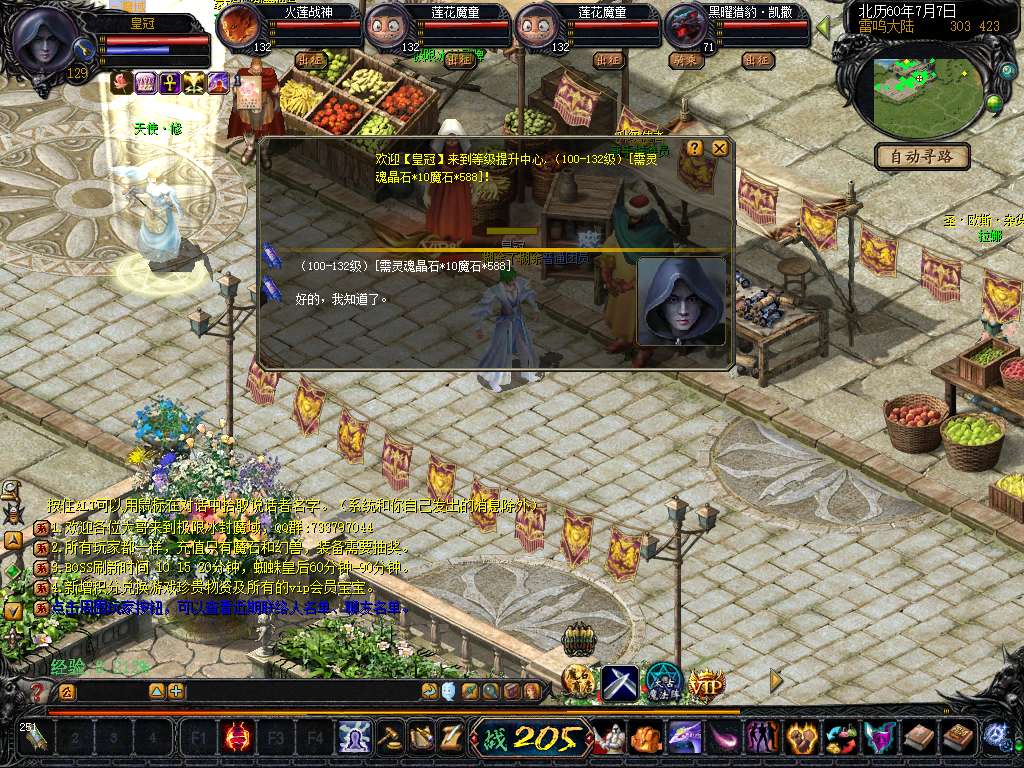Viewport: 1024px width, 768px height.
Task: Select the 火莲战神 pet portrait
Action: coord(239,27)
